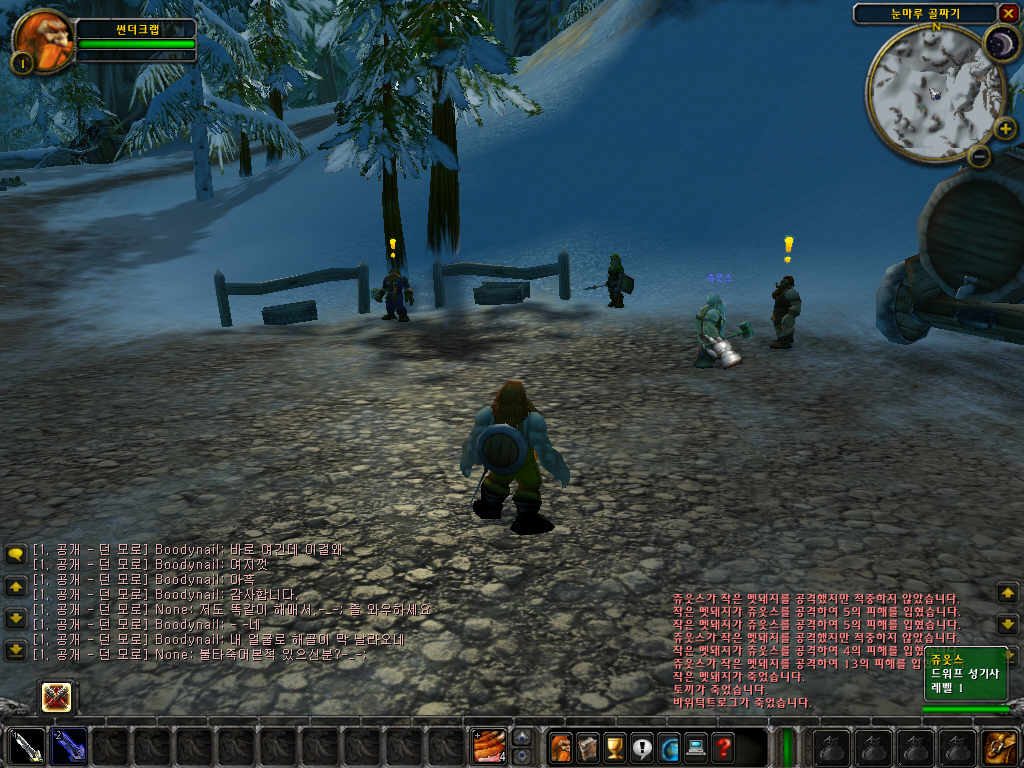Viewport: 1024px width, 768px height.
Task: Open the character info micro button
Action: [560, 747]
